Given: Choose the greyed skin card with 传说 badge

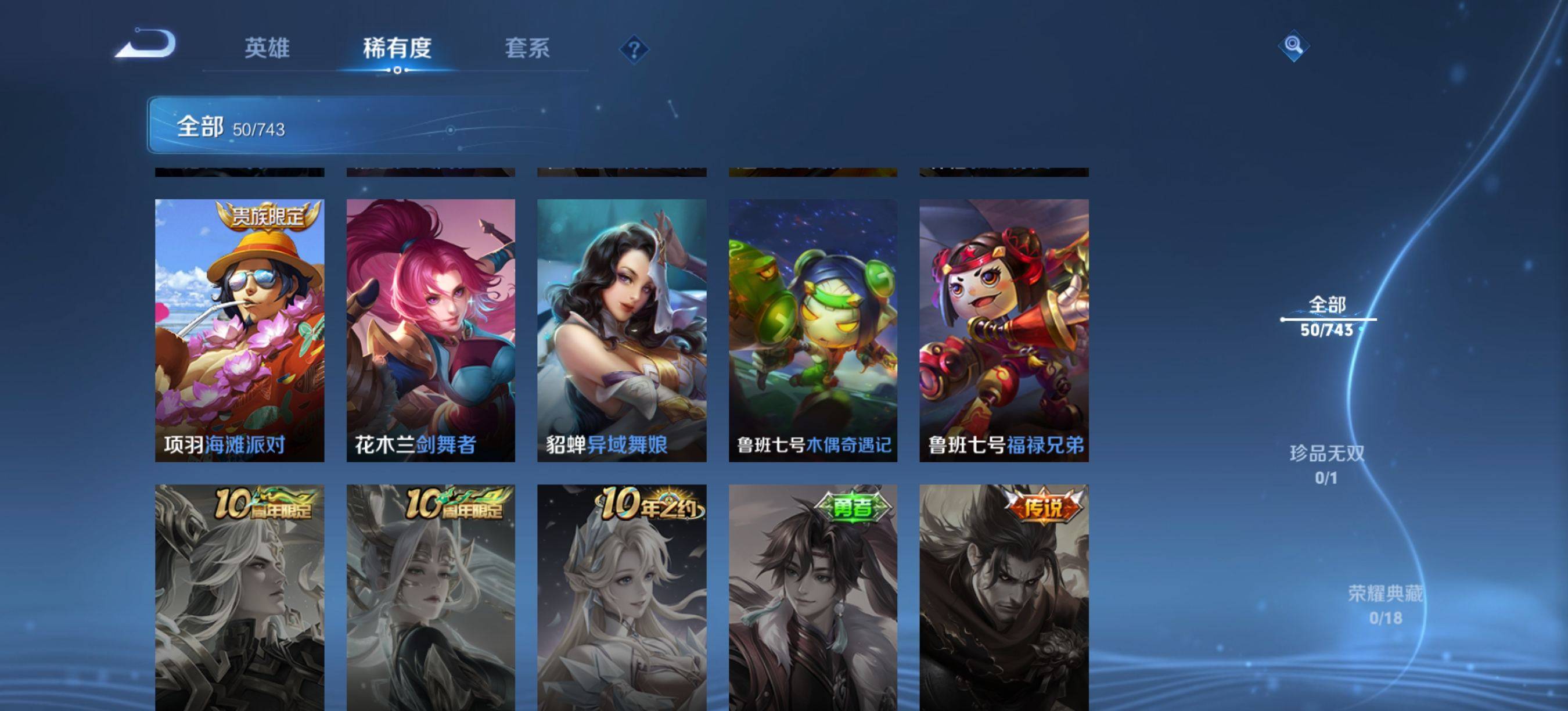Looking at the screenshot, I should pos(1004,597).
